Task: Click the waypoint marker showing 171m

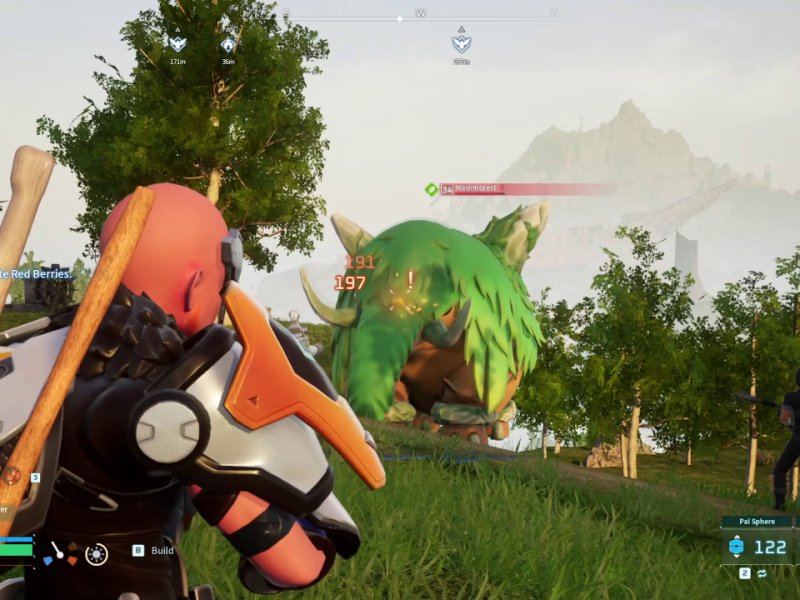Action: coord(177,45)
